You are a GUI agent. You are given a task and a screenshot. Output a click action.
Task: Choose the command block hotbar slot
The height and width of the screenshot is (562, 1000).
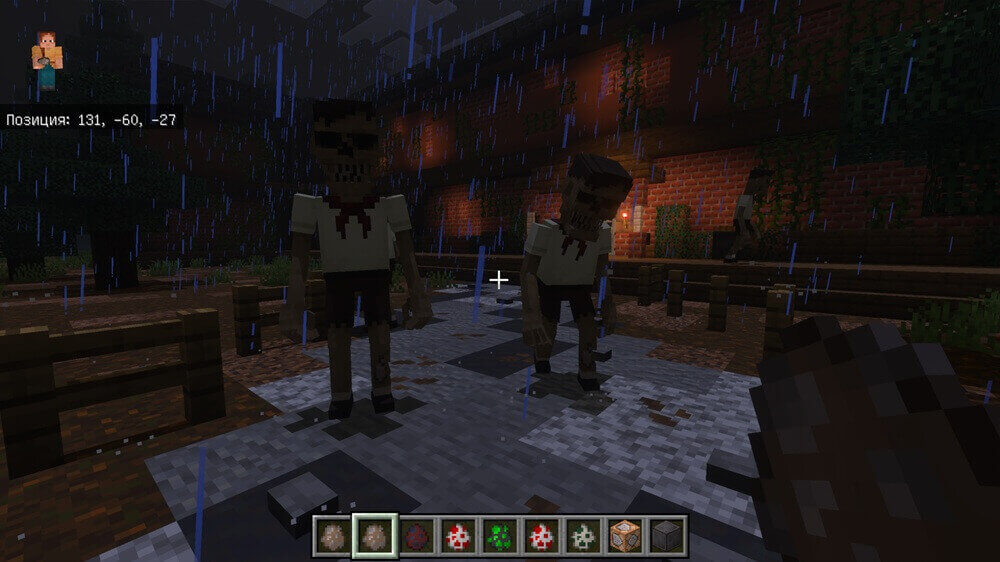coord(624,535)
